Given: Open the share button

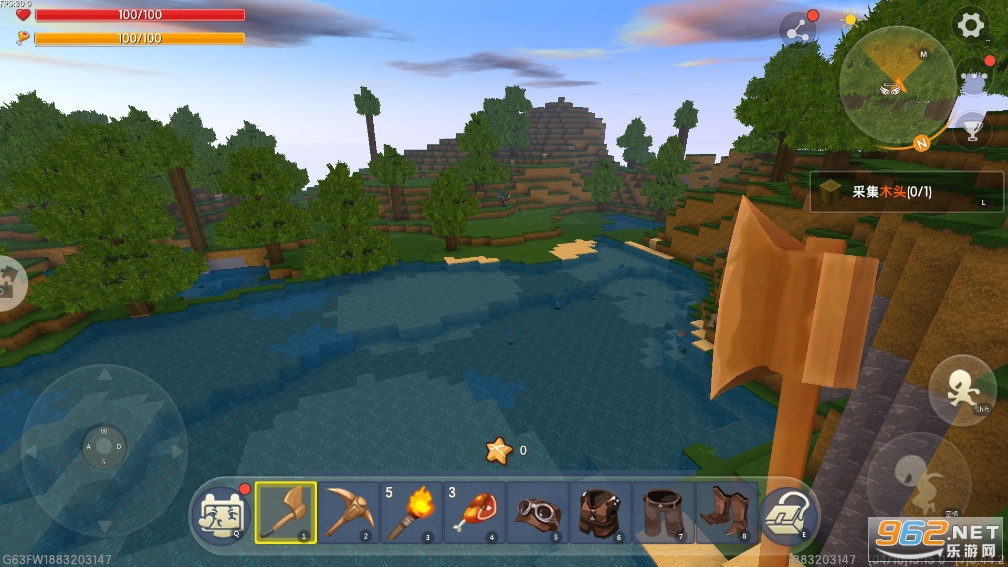Looking at the screenshot, I should click(x=798, y=30).
